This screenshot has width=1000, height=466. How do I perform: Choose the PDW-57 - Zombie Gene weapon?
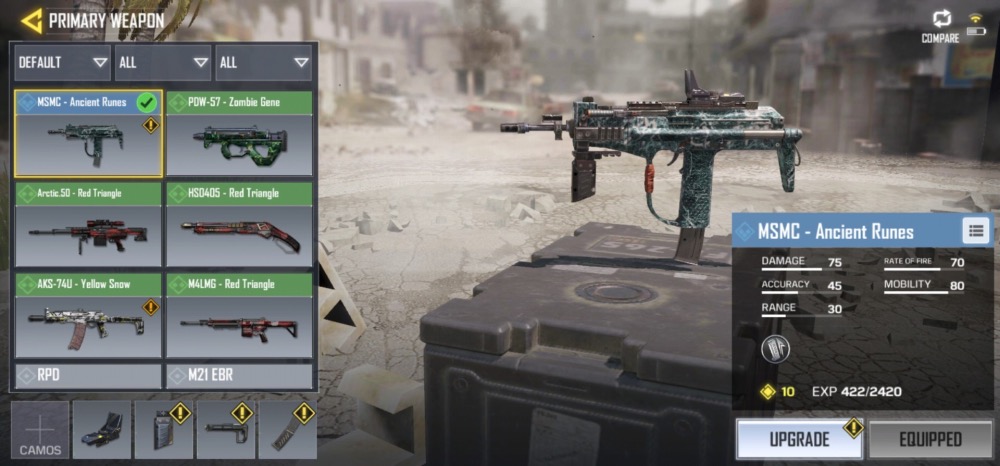[x=239, y=133]
